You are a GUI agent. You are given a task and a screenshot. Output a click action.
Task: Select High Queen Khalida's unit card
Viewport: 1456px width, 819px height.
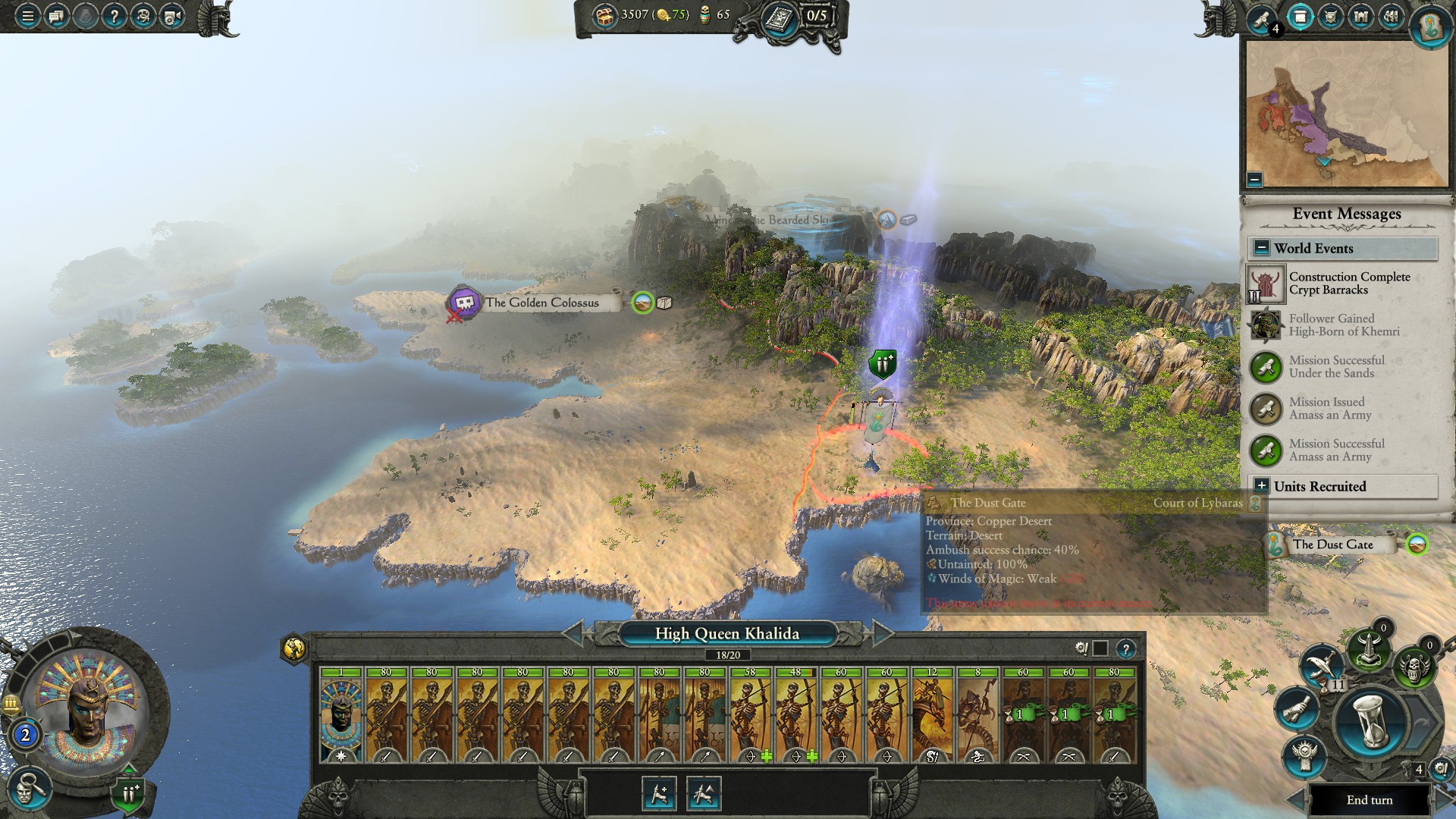point(340,714)
